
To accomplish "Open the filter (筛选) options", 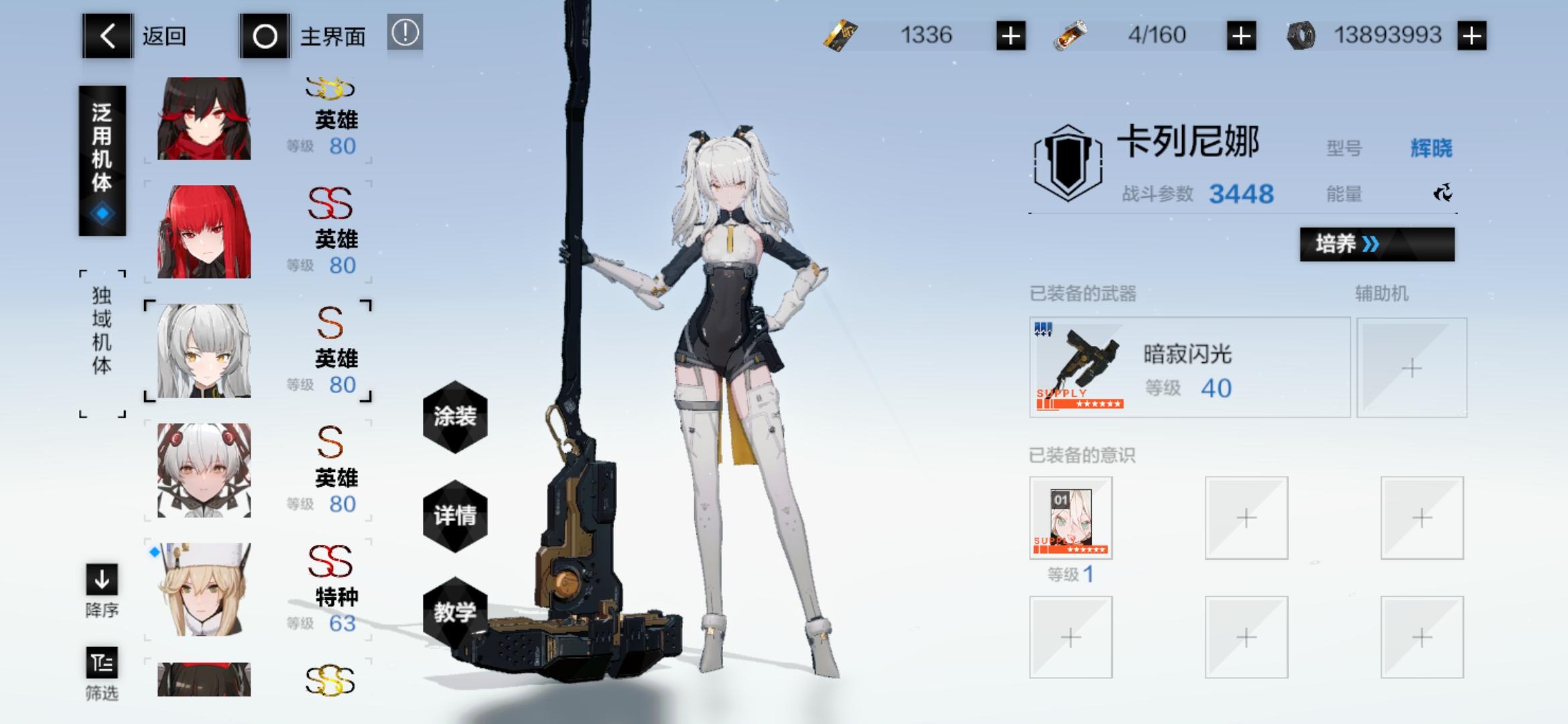I will (102, 664).
